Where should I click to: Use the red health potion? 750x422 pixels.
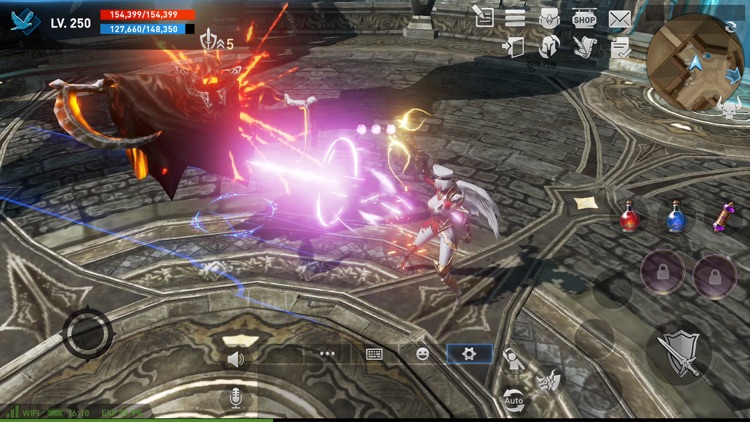click(630, 217)
